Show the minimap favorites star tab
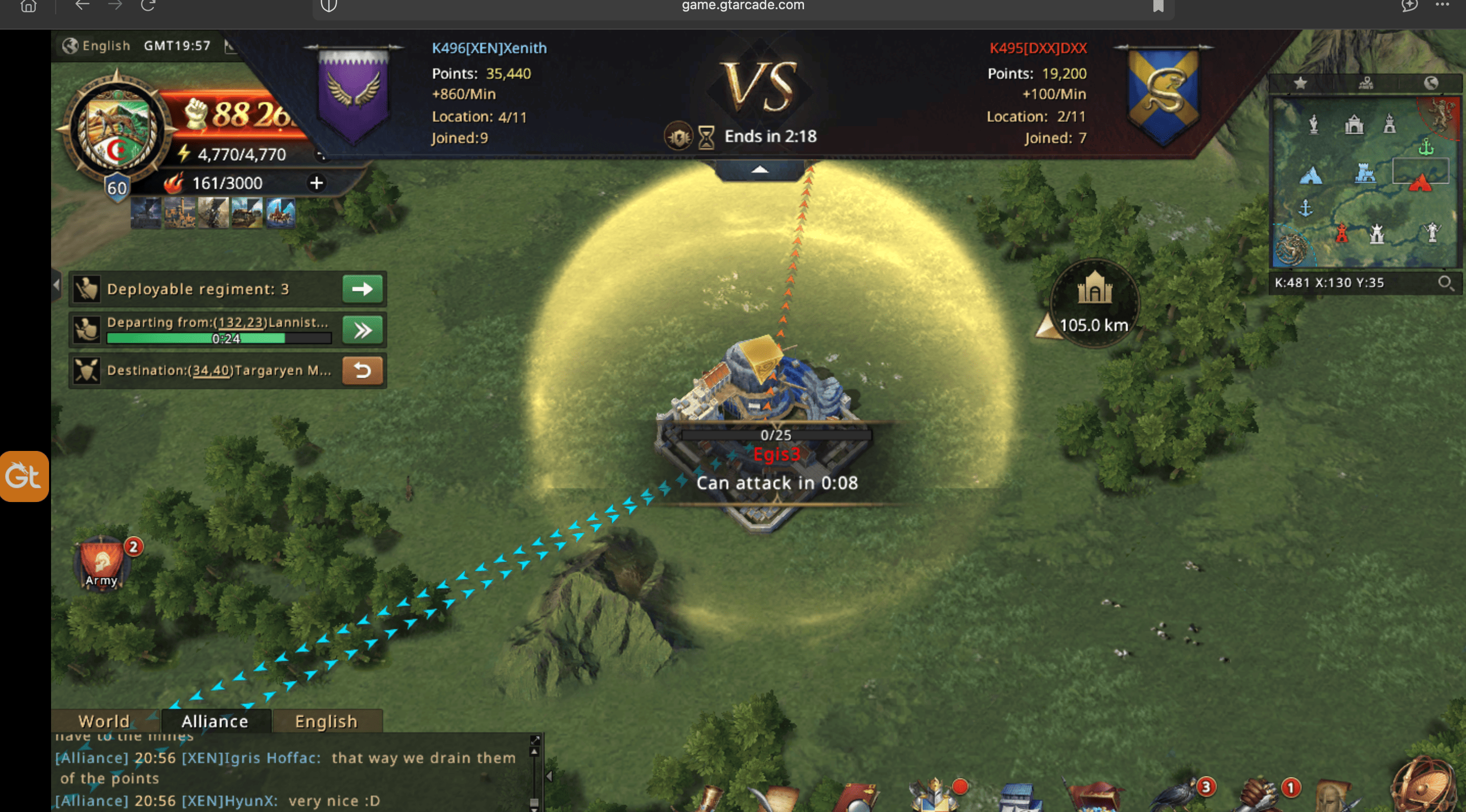Viewport: 1466px width, 812px height. 1300,84
